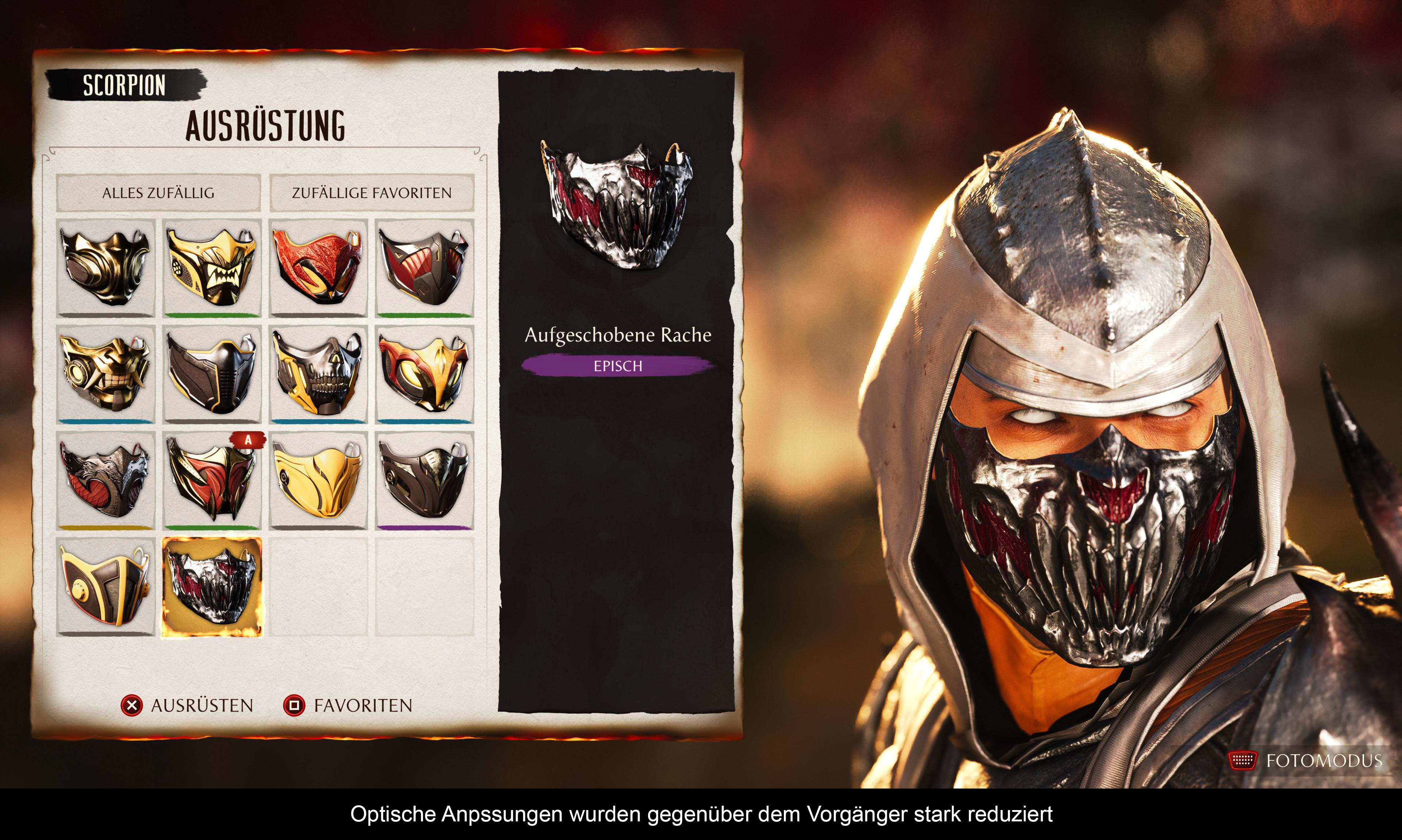Choose the Zufällige Favoriten button

[371, 193]
